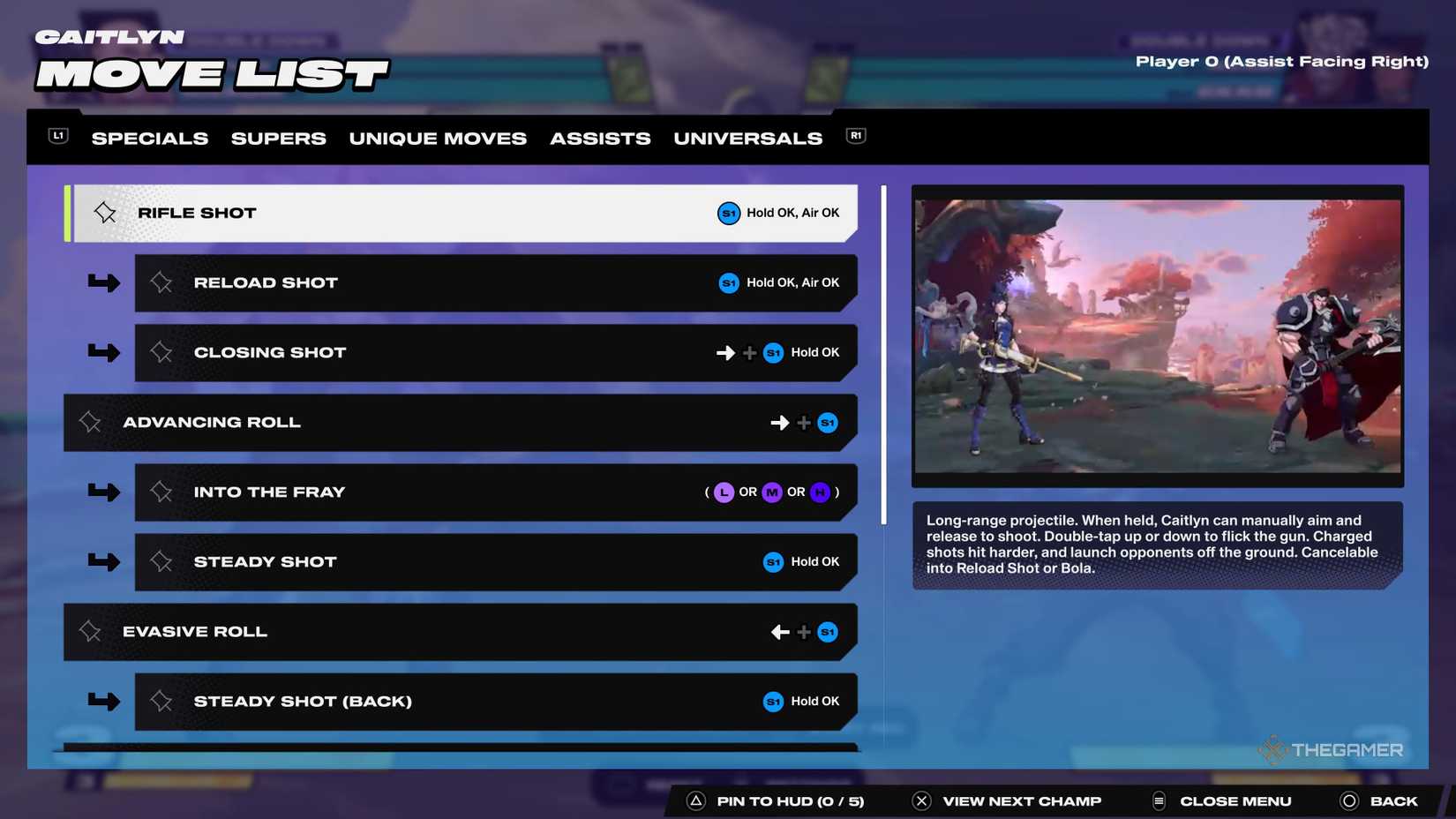
Task: Select the L attack button on Into The Fray
Action: coord(723,492)
